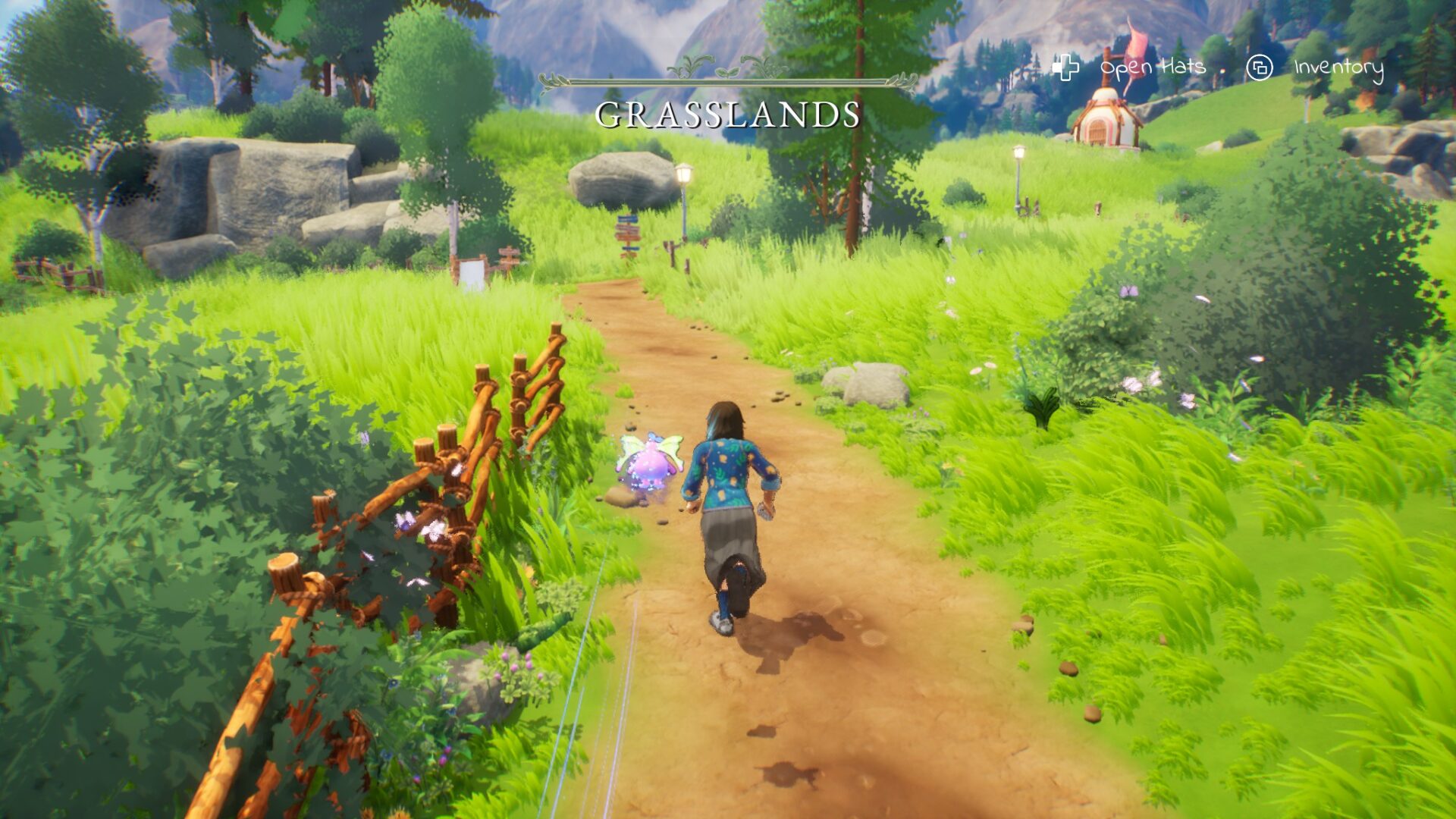Click the controller button icon beside Inventory

1259,67
